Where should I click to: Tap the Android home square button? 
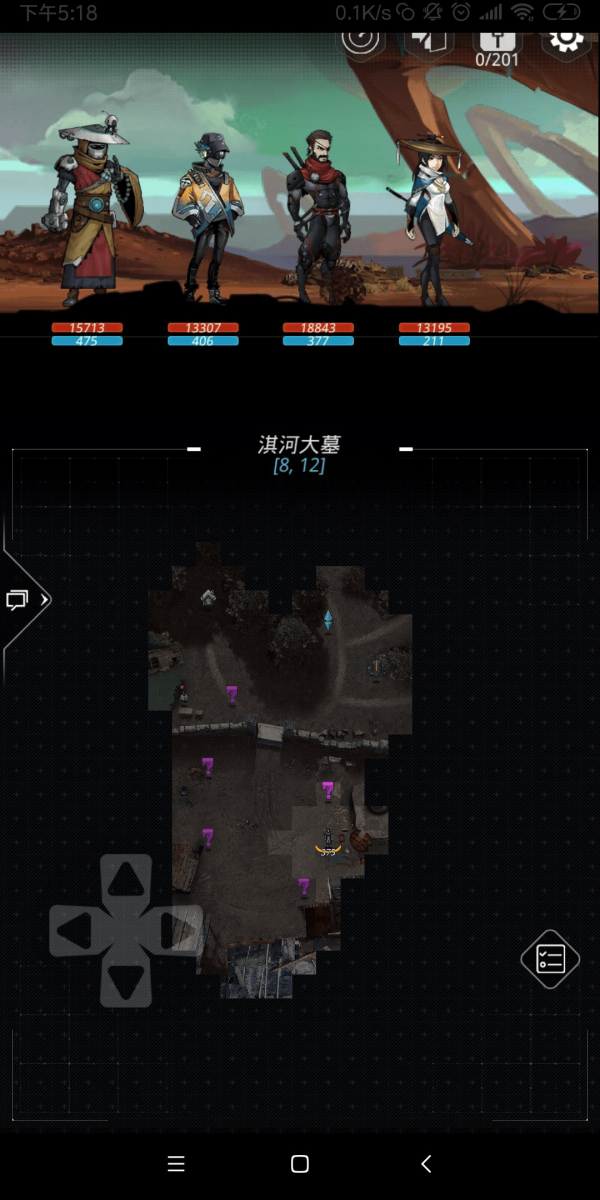click(x=299, y=1163)
